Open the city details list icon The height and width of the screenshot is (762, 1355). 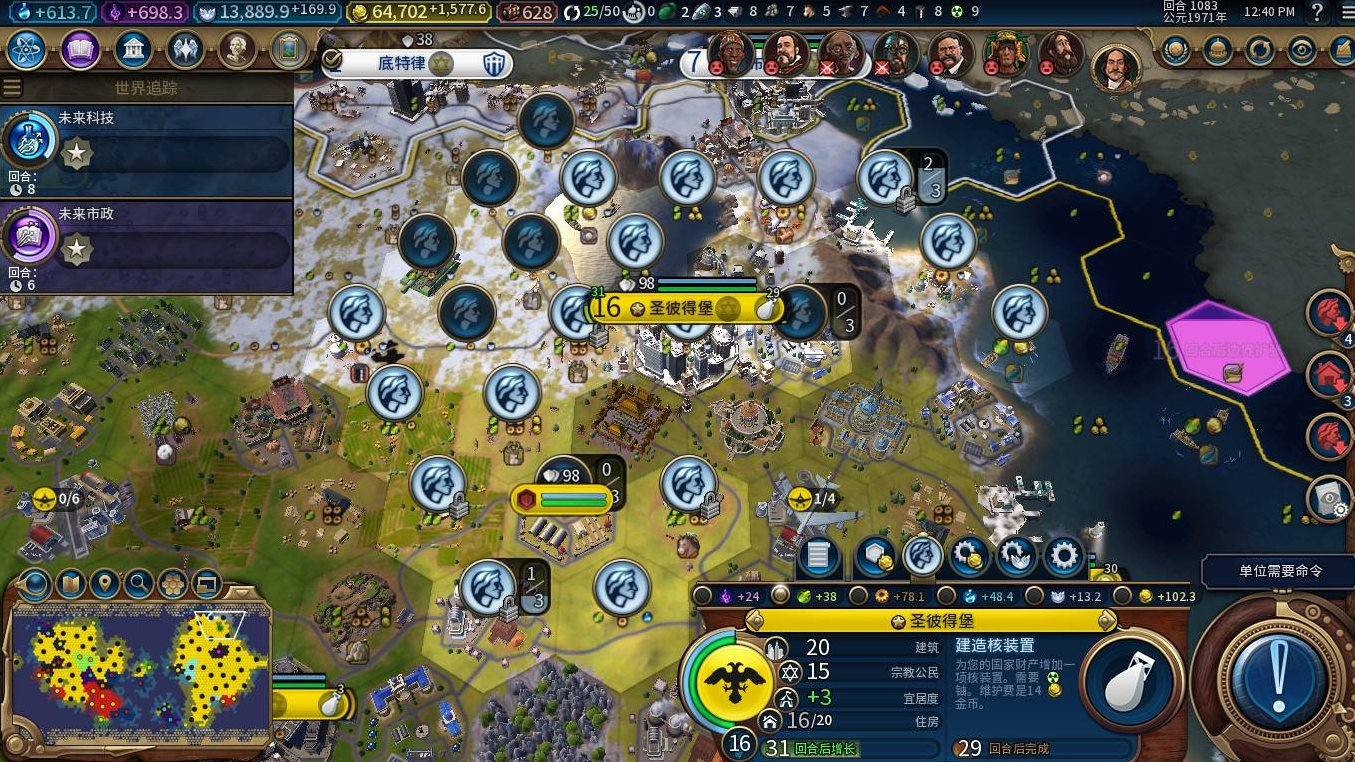[x=818, y=556]
